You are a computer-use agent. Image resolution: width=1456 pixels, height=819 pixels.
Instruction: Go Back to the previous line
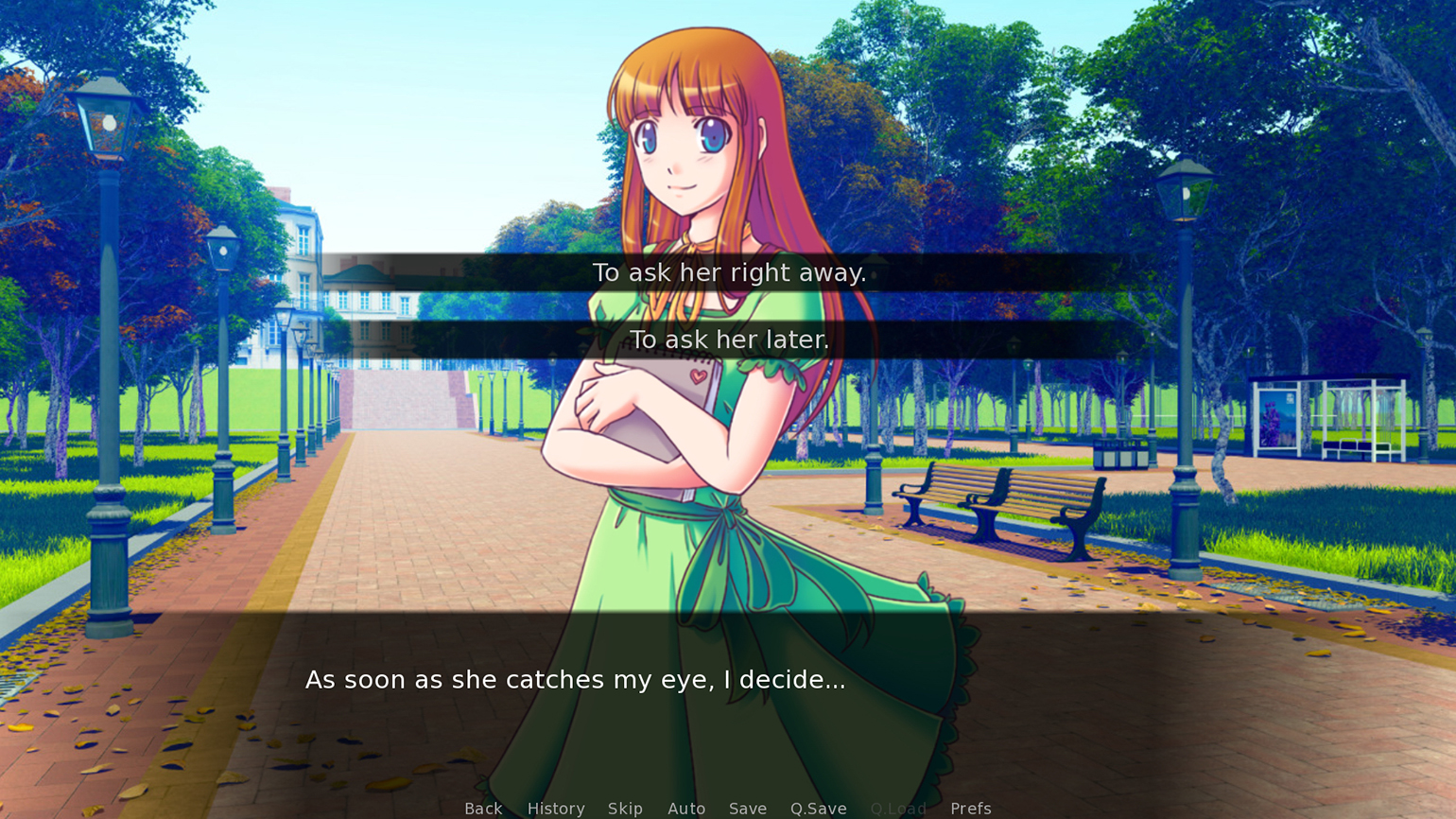[x=483, y=808]
